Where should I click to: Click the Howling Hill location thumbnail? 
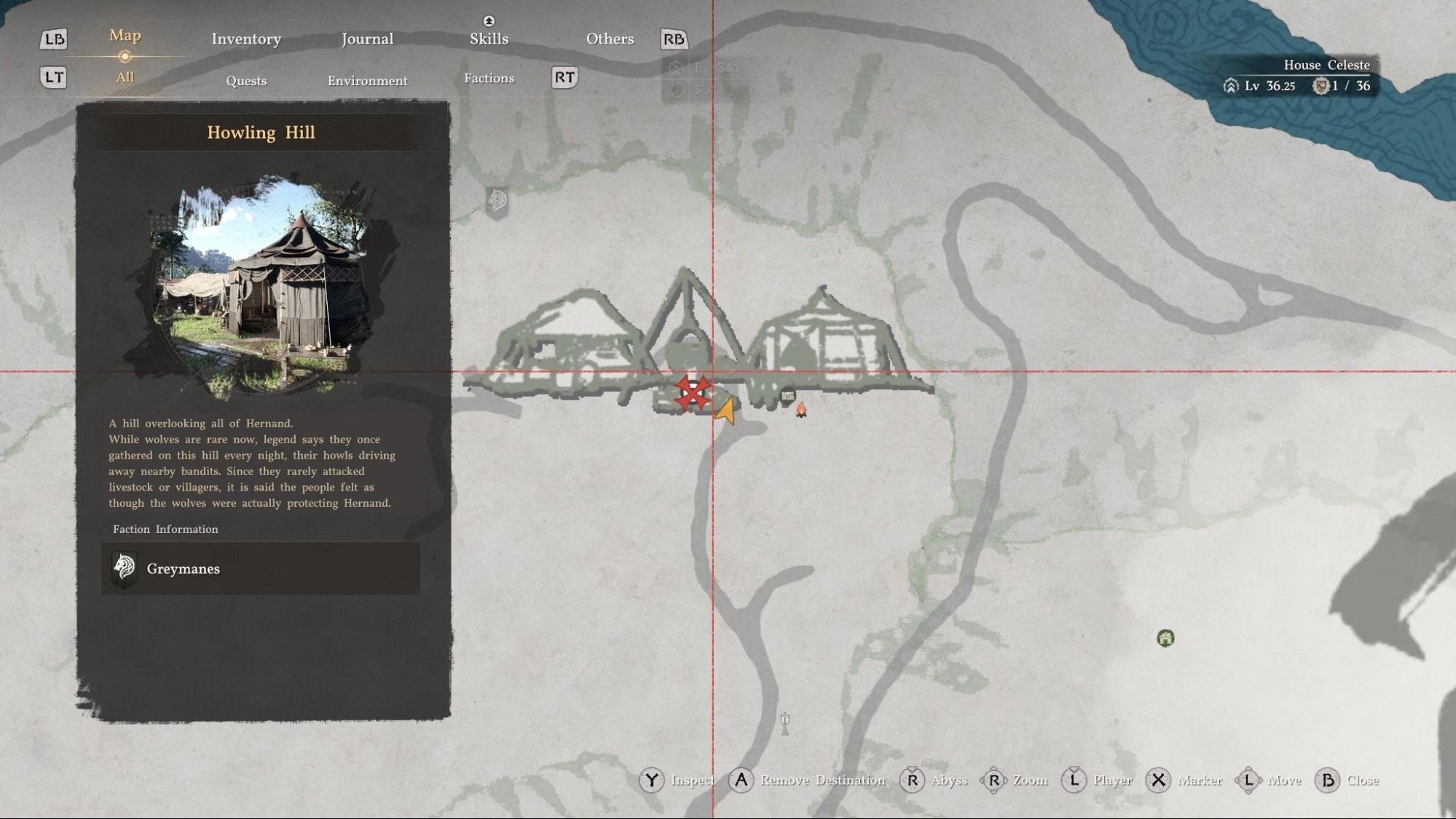click(260, 286)
